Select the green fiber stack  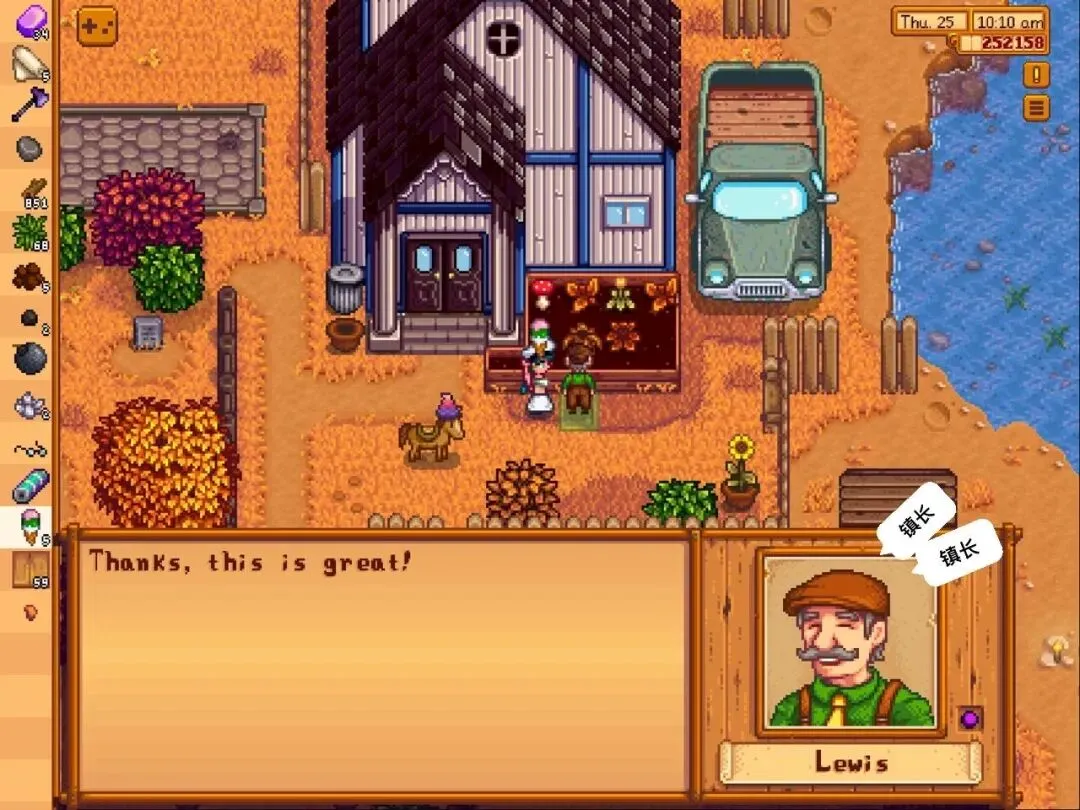click(30, 234)
